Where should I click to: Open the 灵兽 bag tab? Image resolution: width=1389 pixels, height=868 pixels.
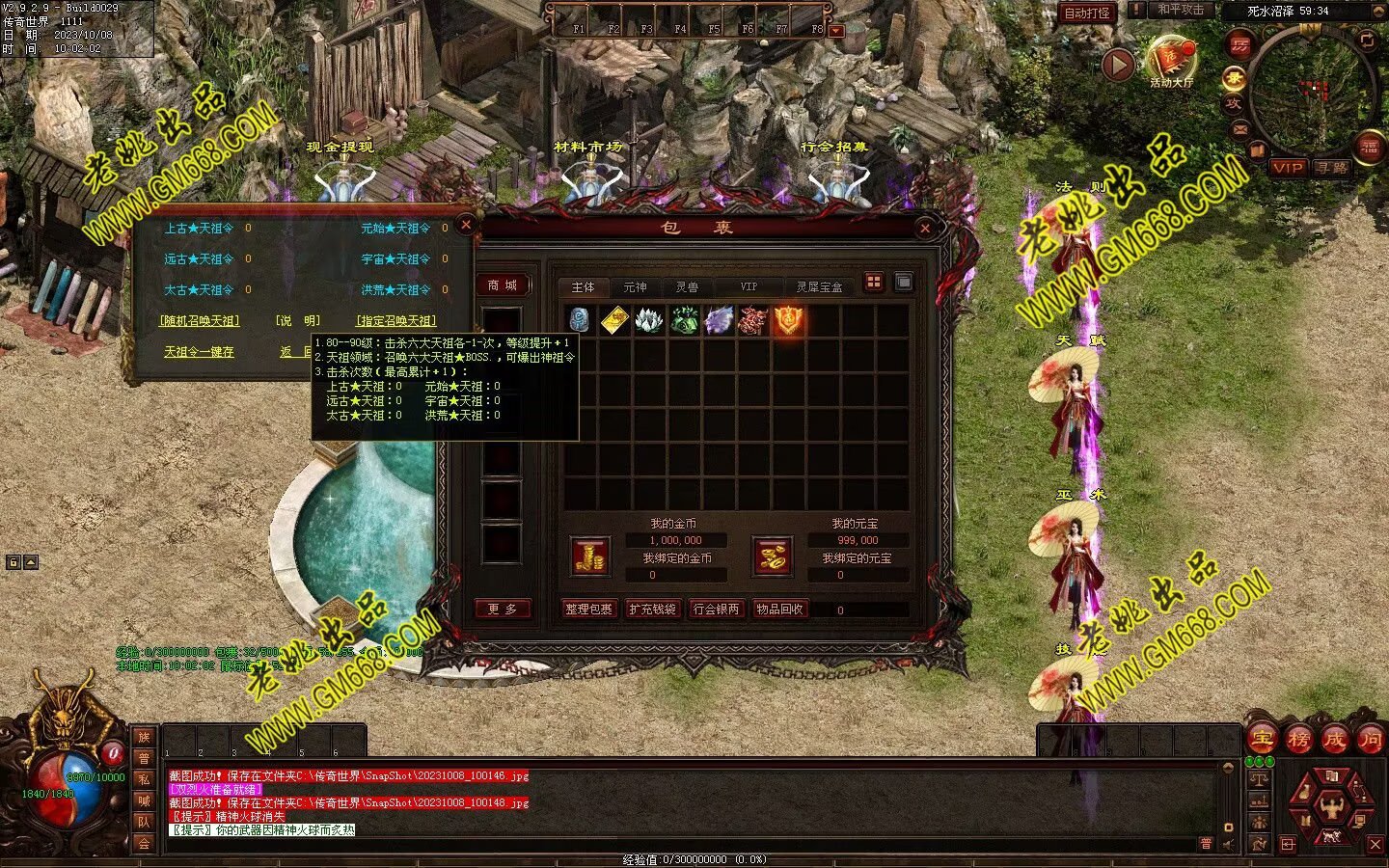coord(687,287)
